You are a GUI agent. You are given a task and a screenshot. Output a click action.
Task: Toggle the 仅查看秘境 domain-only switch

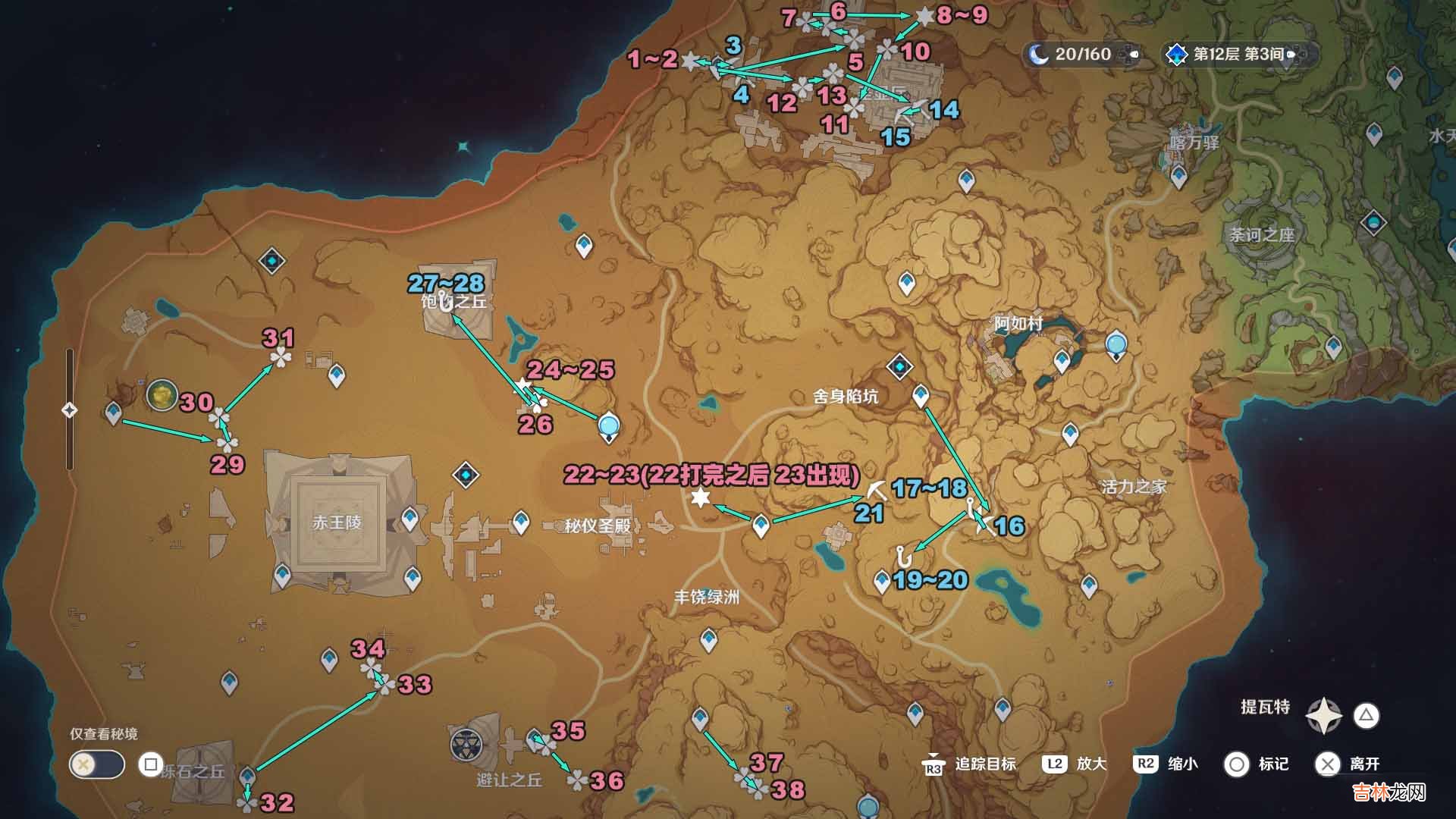tap(96, 764)
